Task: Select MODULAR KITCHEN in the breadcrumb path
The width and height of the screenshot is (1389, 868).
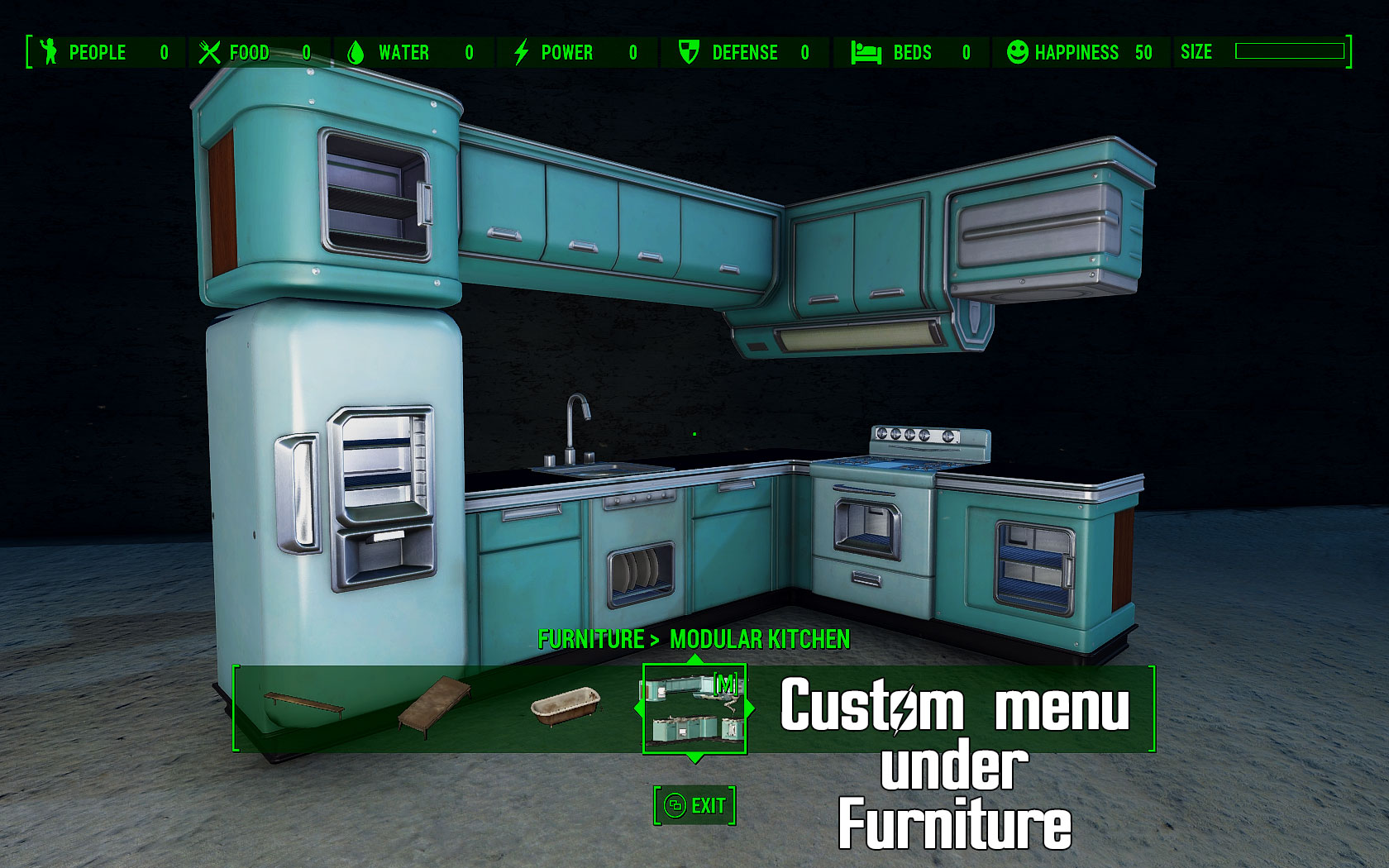Action: 760,640
